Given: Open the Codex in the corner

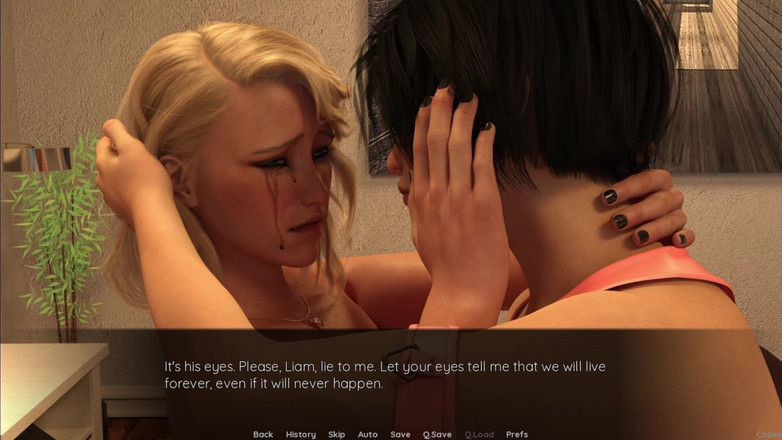Looking at the screenshot, I should 770,434.
